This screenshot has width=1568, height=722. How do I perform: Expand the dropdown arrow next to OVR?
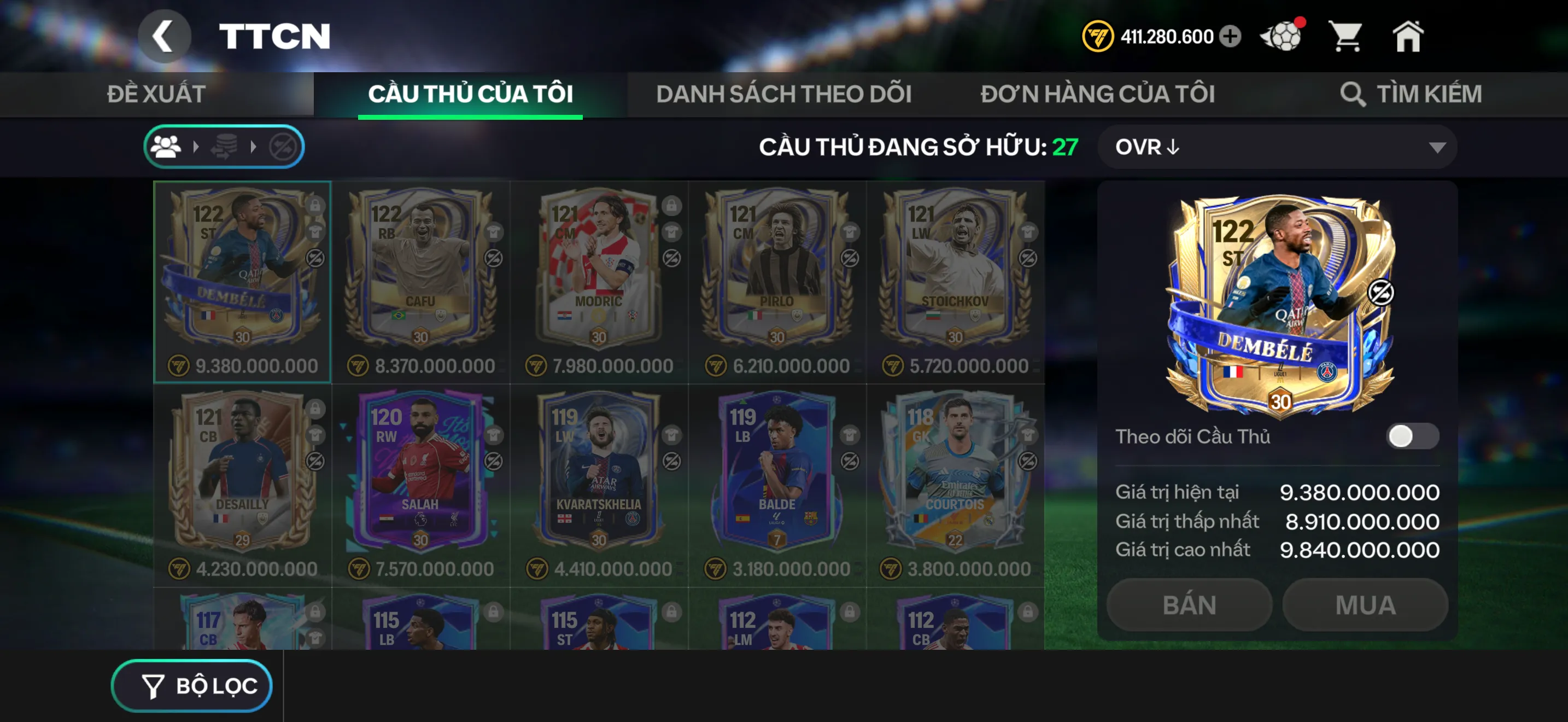(1438, 147)
